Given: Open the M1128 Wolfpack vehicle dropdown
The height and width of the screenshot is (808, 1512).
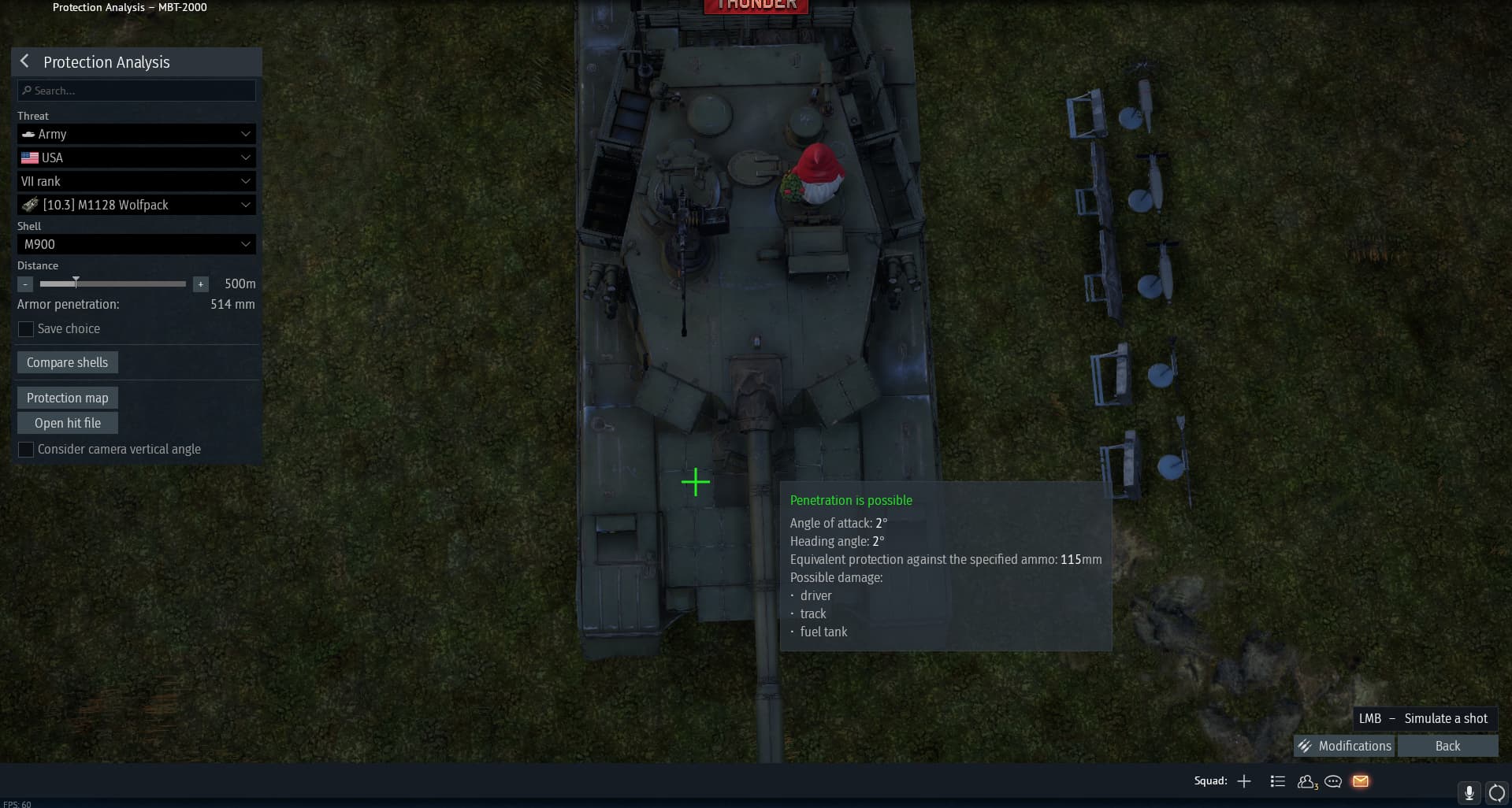Looking at the screenshot, I should (x=136, y=205).
